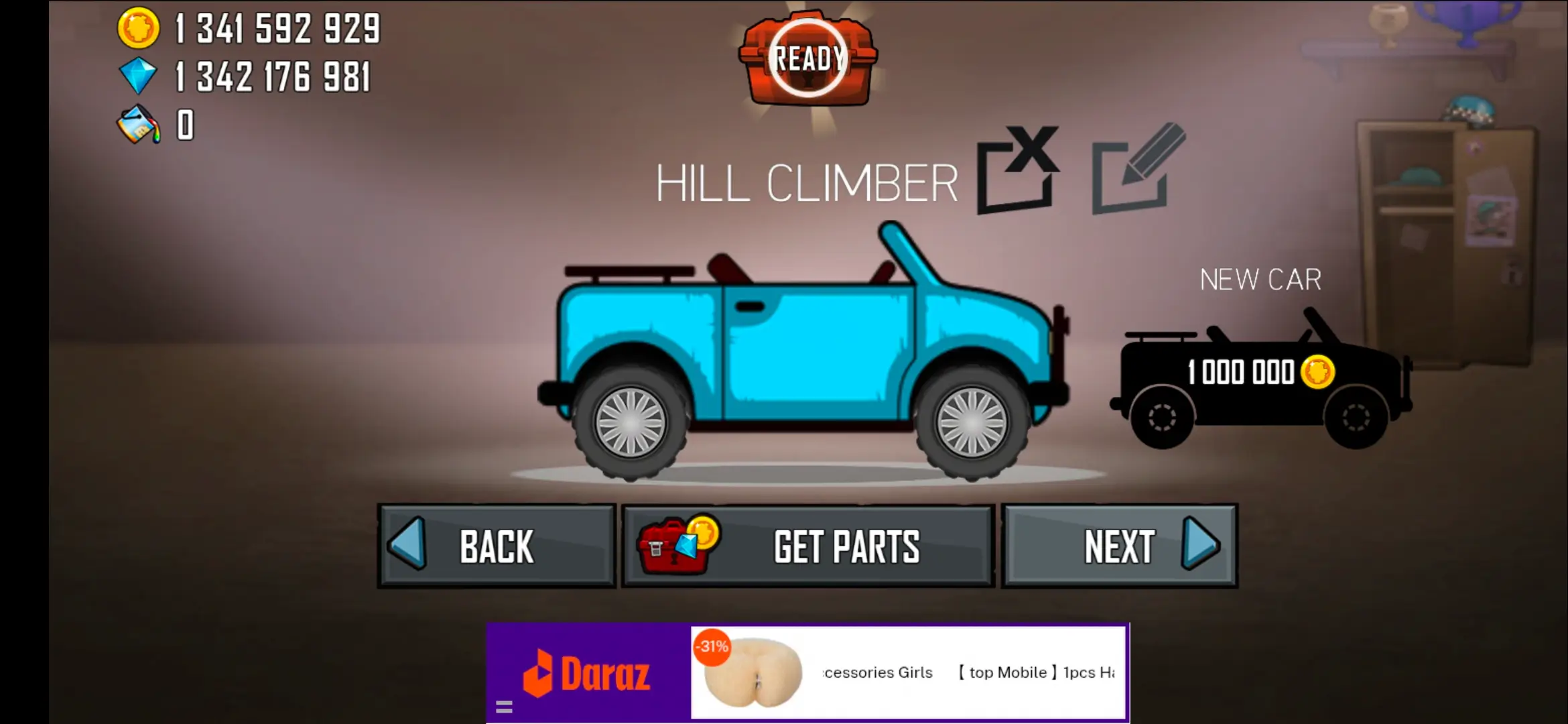This screenshot has width=1568, height=724.
Task: Tap the gold coin balance icon
Action: click(139, 29)
